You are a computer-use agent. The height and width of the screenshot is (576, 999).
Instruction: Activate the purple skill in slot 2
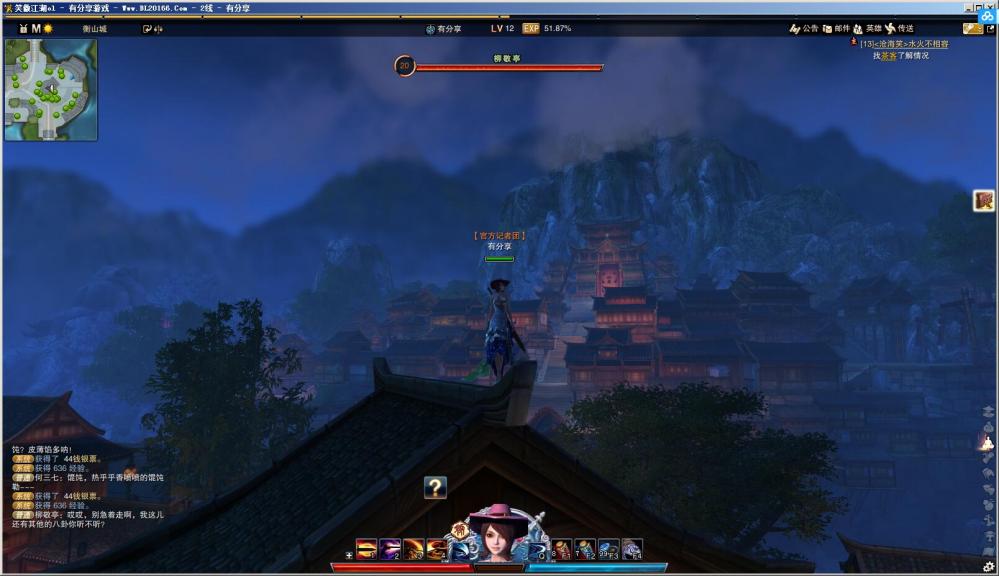pos(390,549)
